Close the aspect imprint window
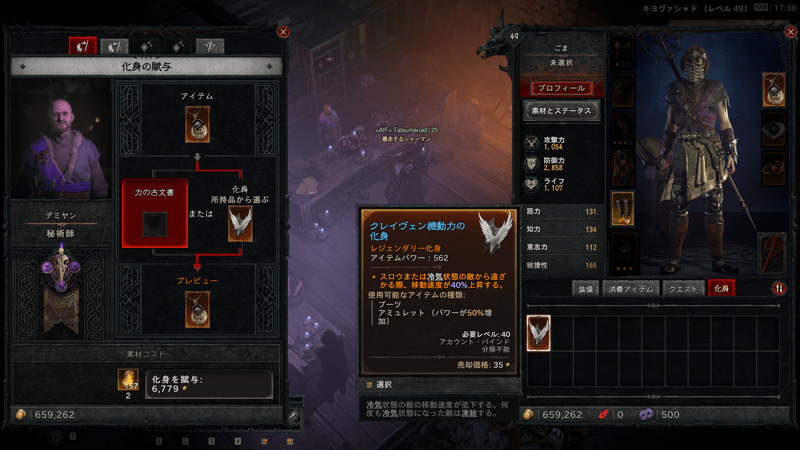 283,31
